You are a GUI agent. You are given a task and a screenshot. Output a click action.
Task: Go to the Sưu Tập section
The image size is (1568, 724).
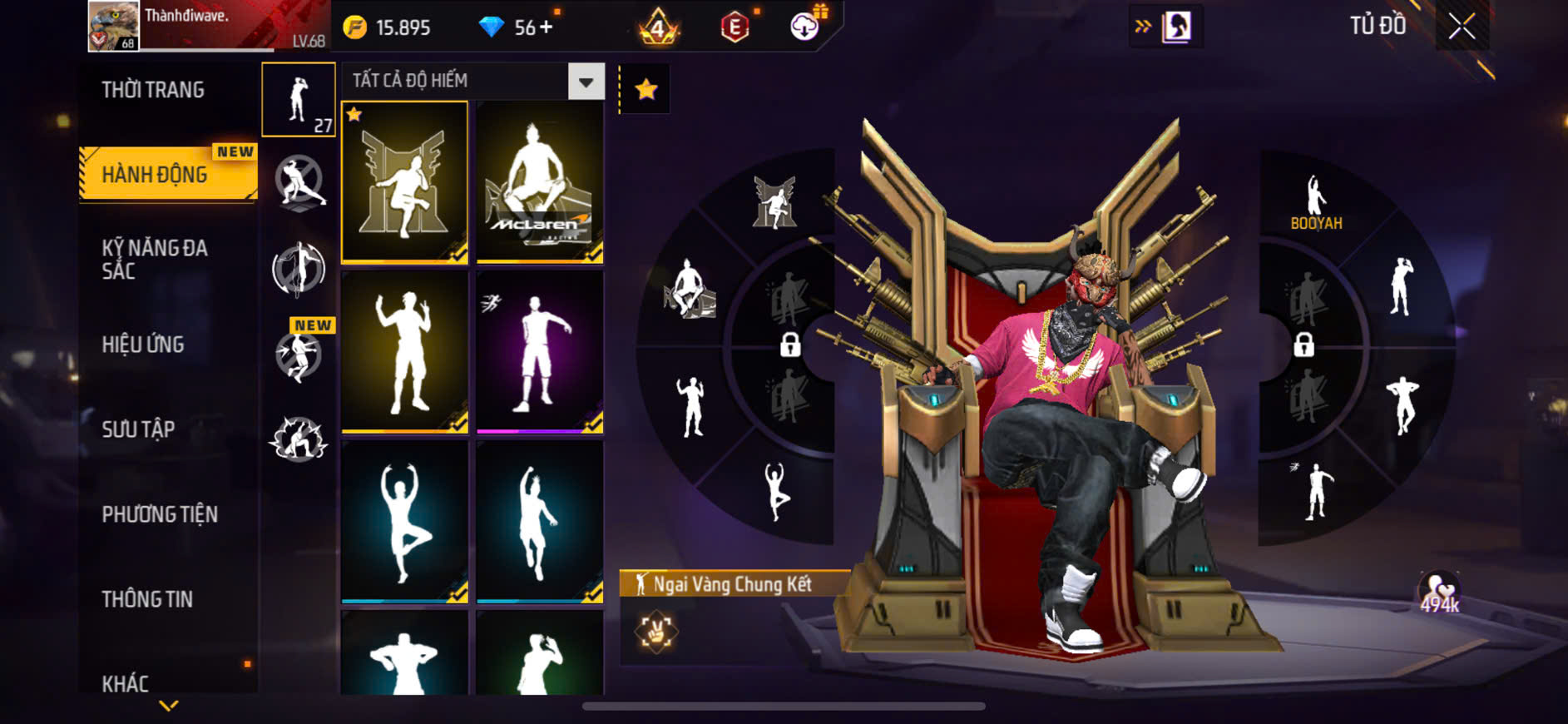coord(138,429)
